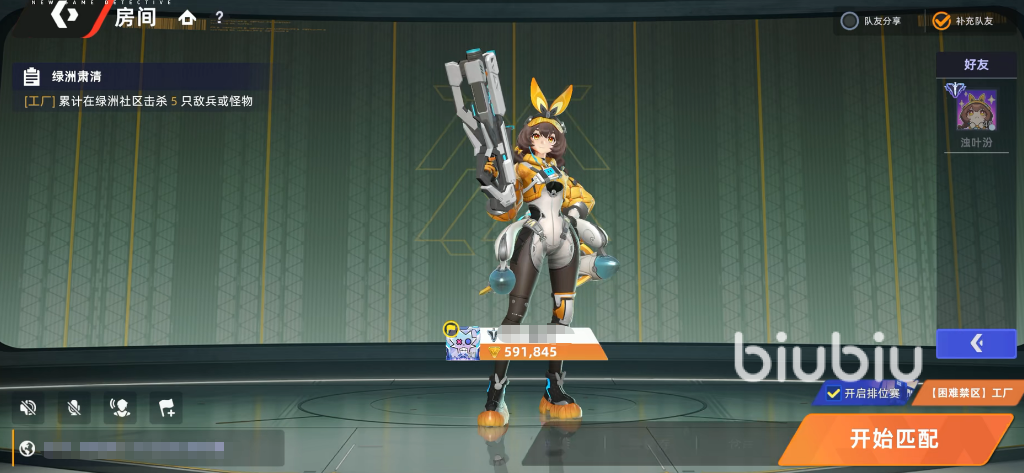
Task: Start matchmaking with 开始匹配
Action: [895, 438]
